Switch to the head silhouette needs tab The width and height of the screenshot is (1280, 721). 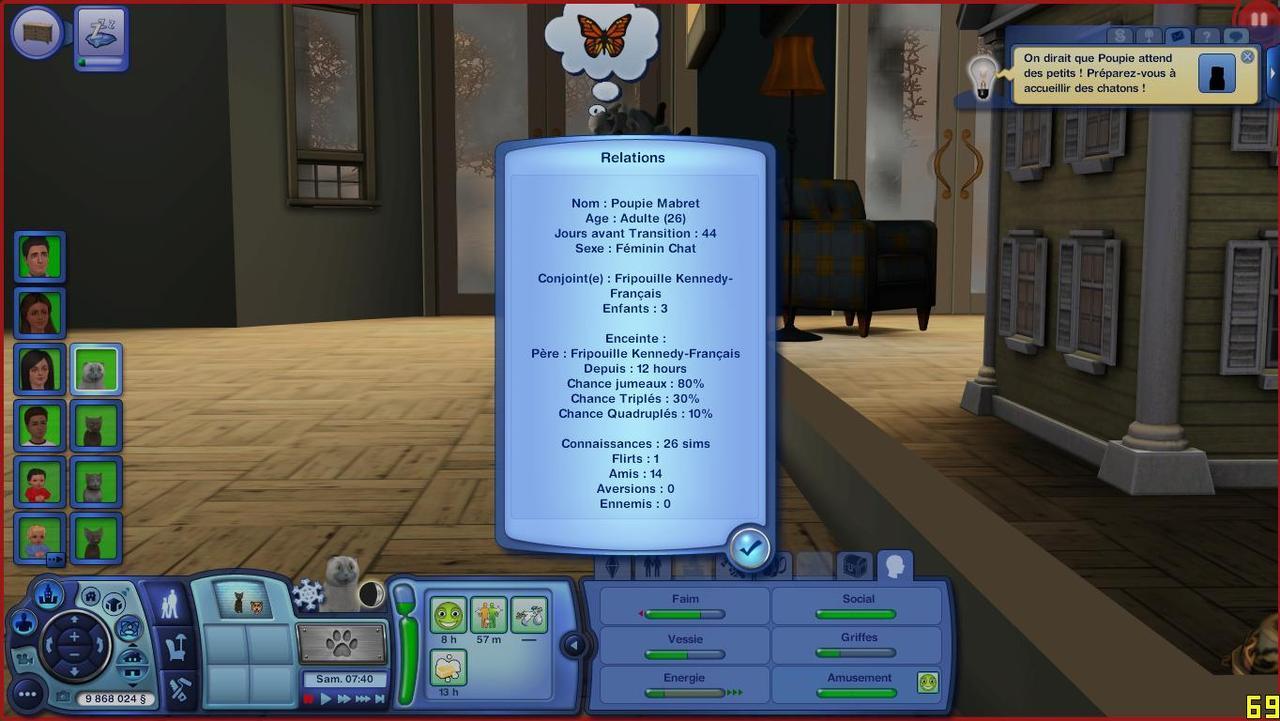click(894, 567)
